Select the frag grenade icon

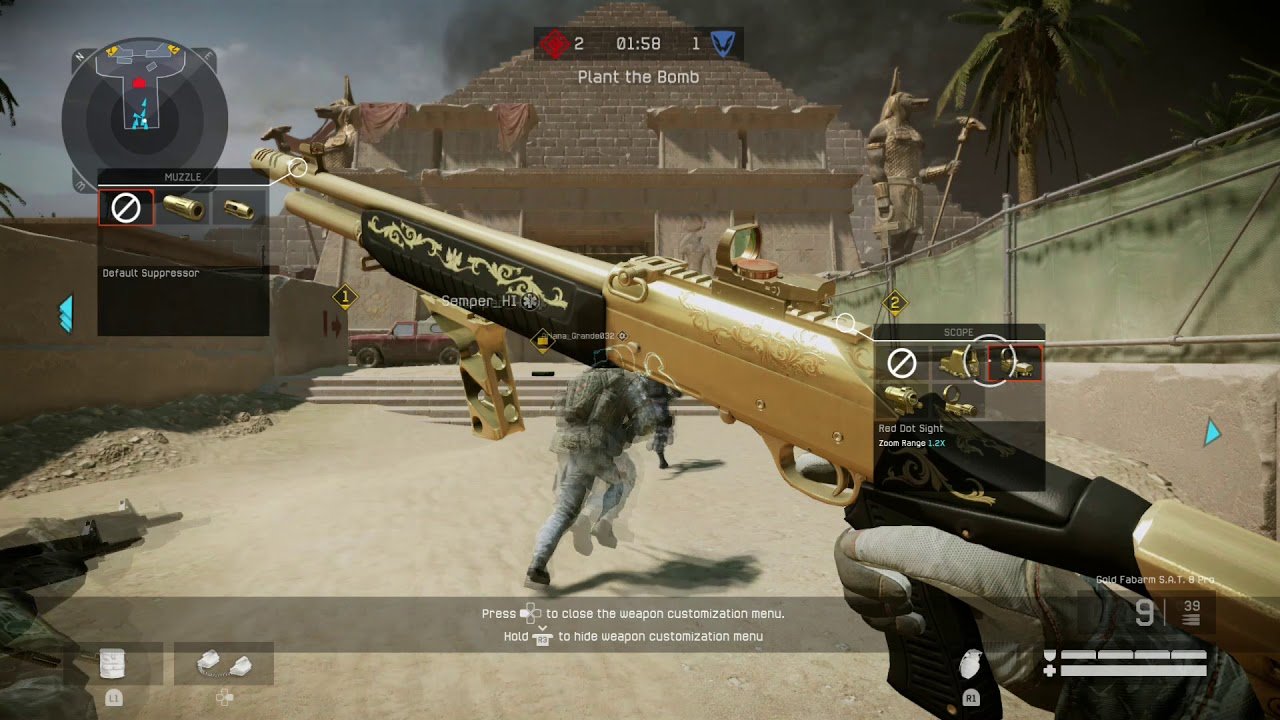click(969, 666)
